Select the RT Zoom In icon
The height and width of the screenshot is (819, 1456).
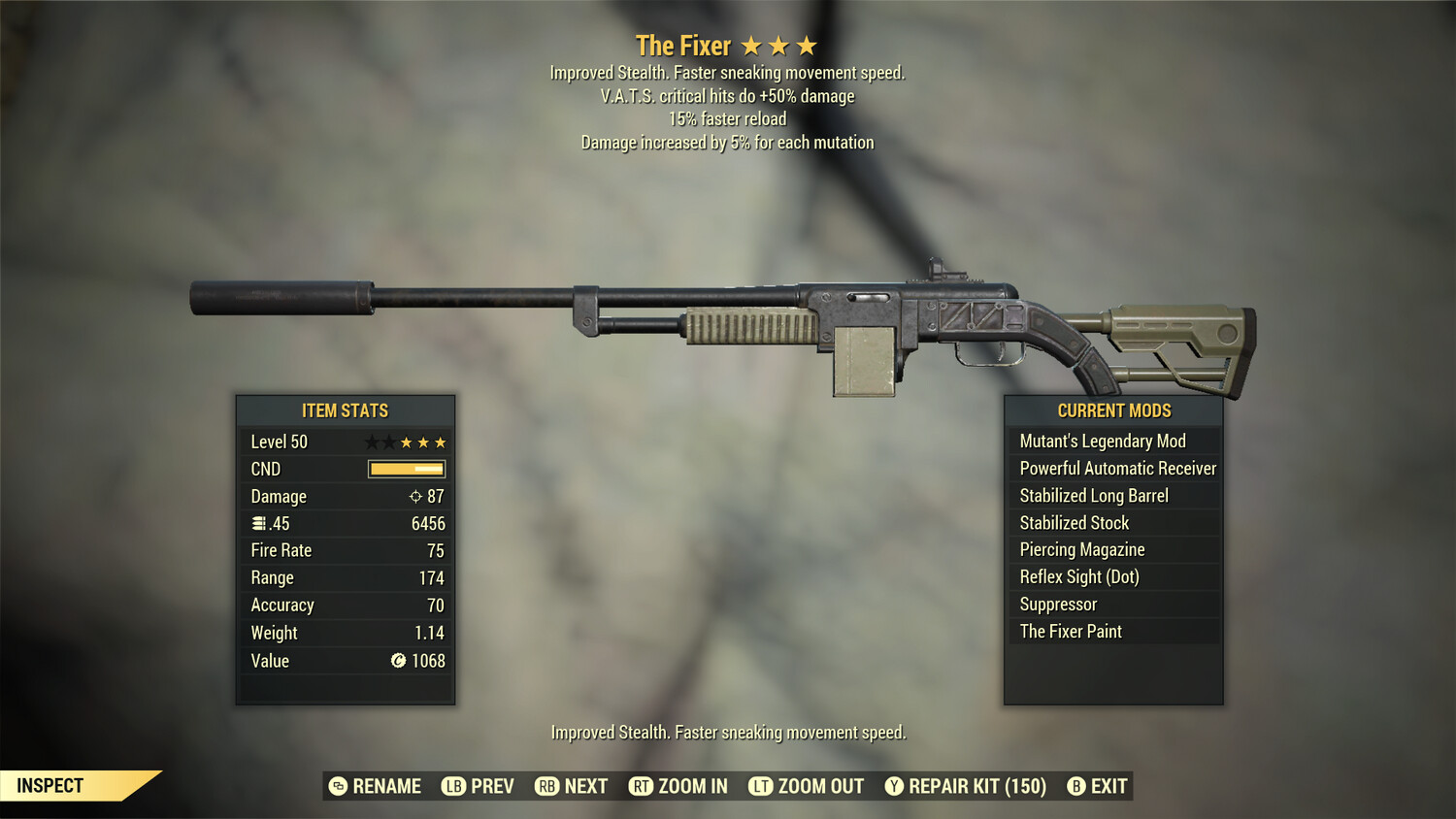click(x=642, y=786)
